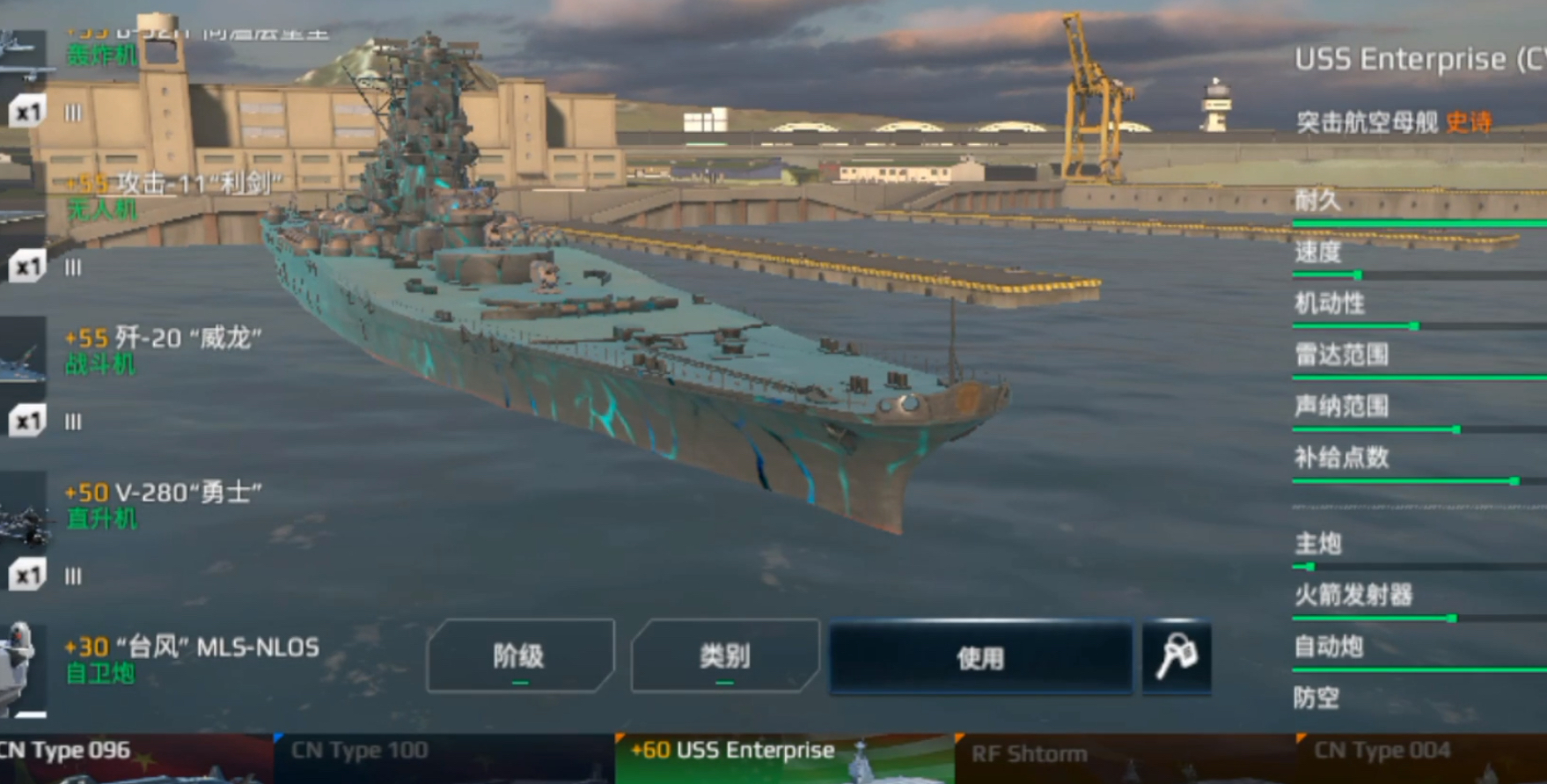This screenshot has height=784, width=1547.
Task: Select the 轰炸机 bomber slot
Action: [x=102, y=53]
